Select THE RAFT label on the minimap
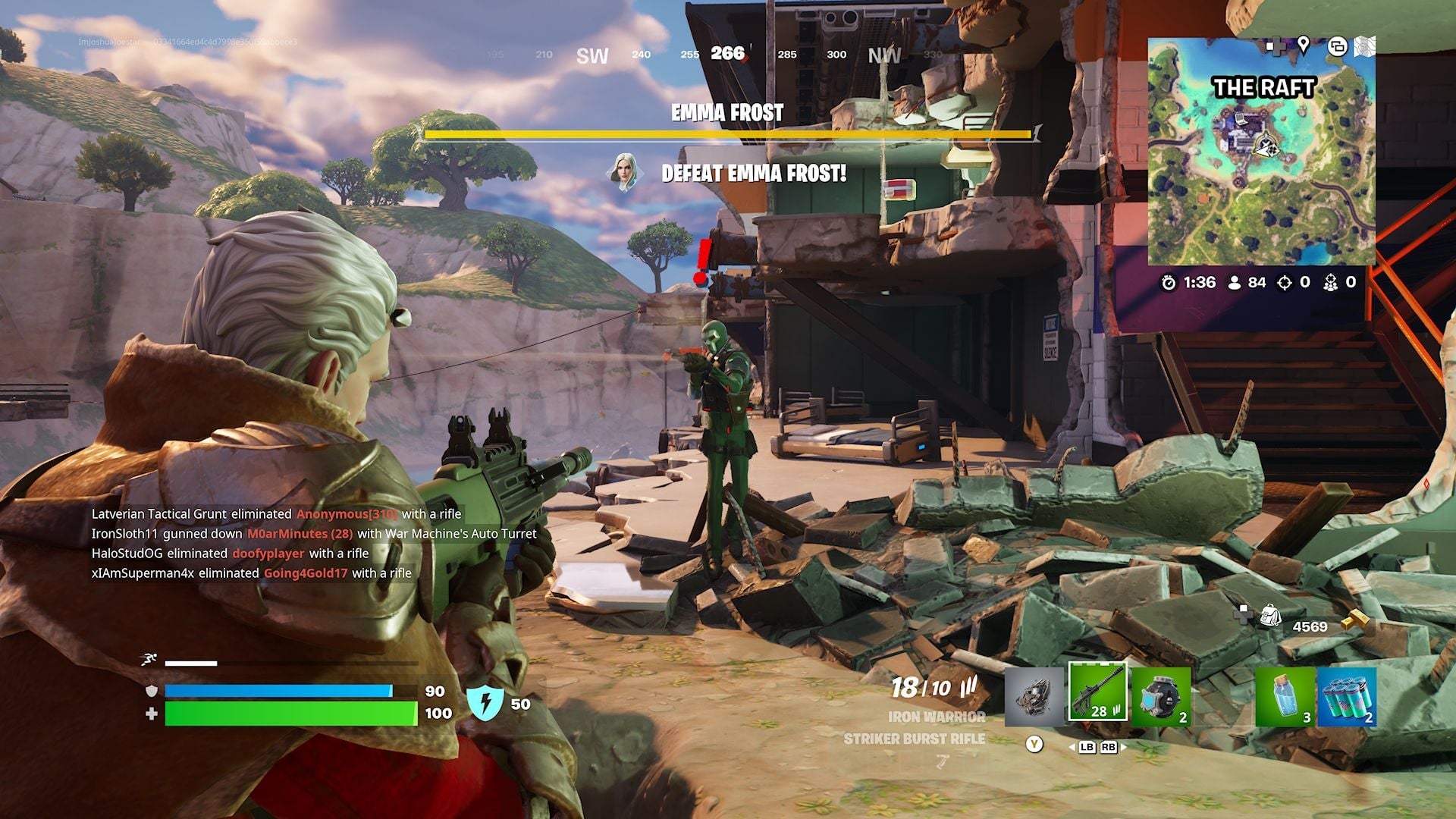This screenshot has height=819, width=1456. click(1263, 88)
